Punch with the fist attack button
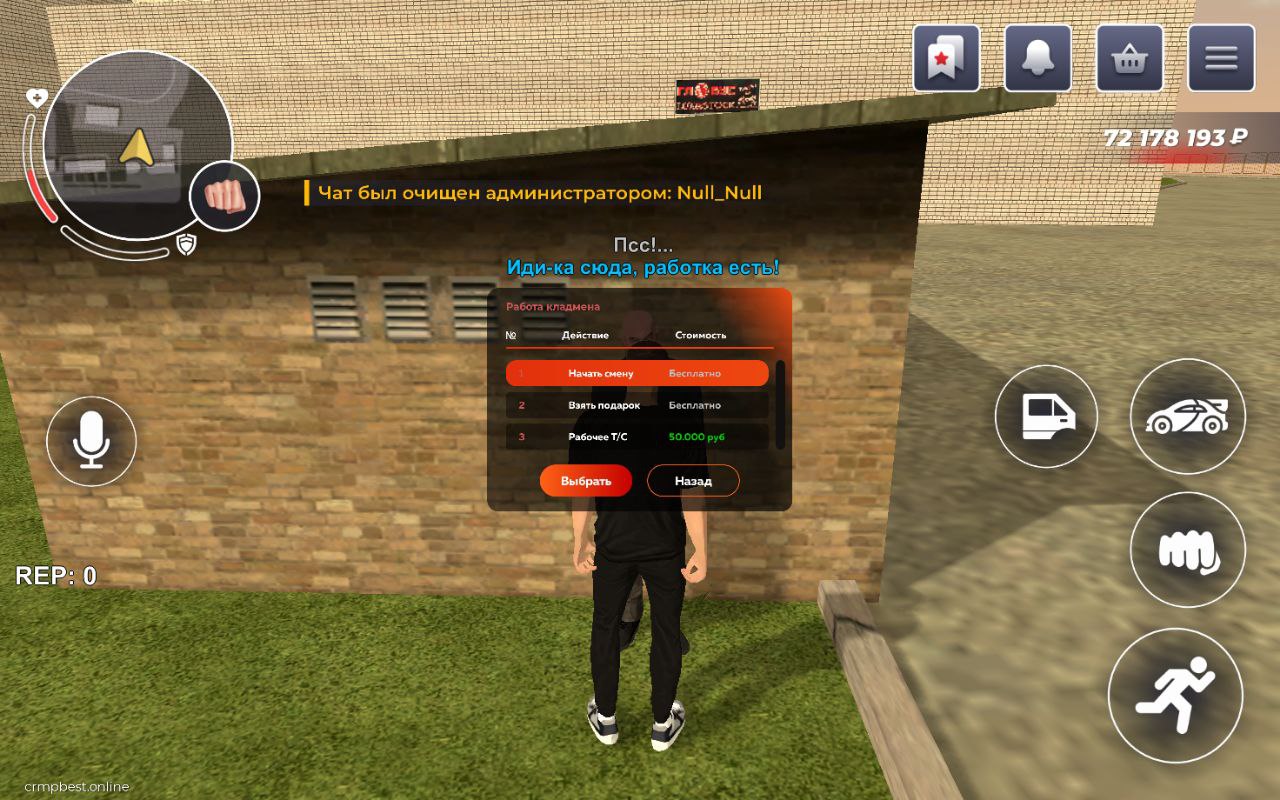Image resolution: width=1280 pixels, height=800 pixels. [1187, 550]
